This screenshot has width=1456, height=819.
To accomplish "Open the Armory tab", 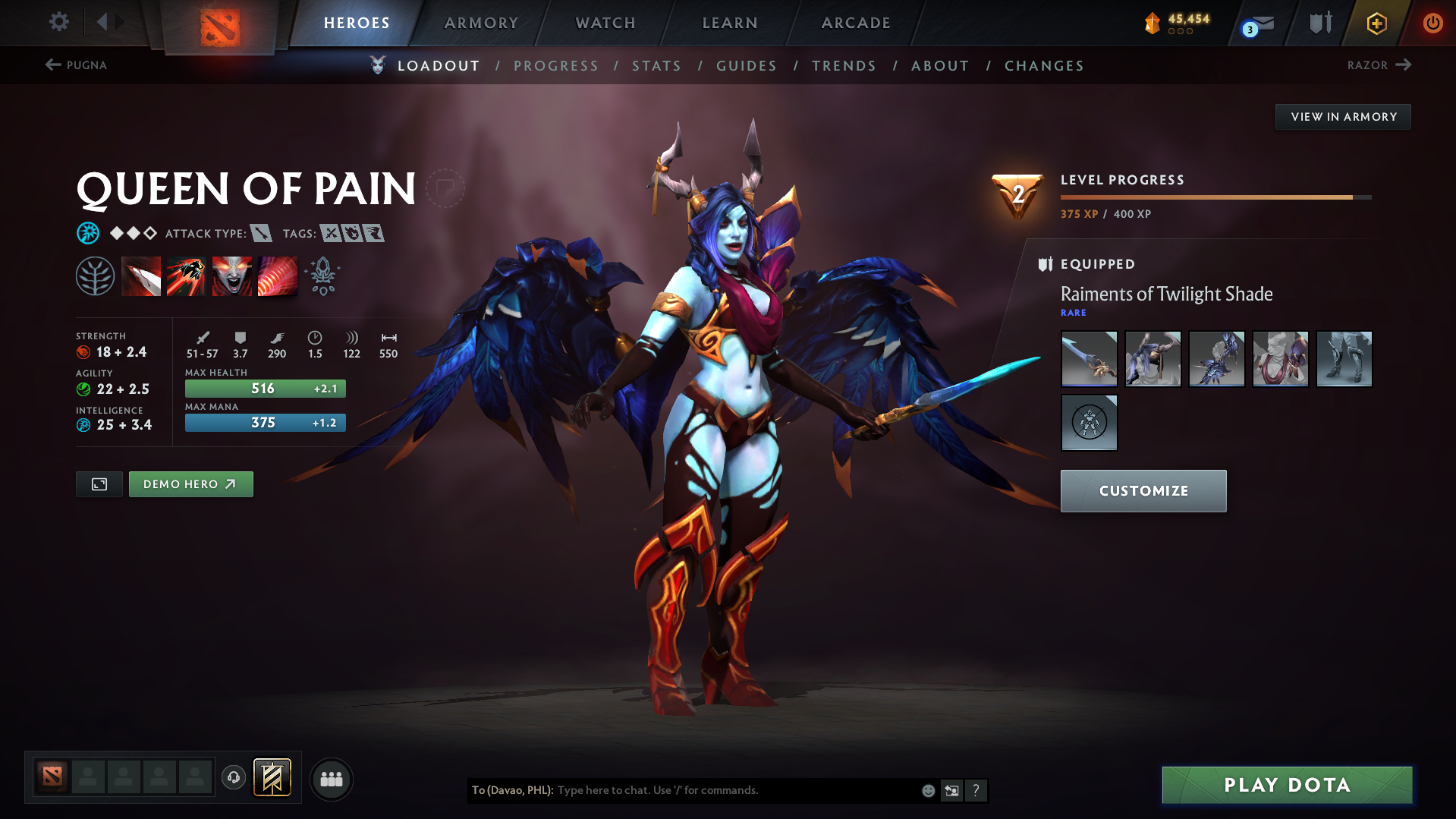I will pos(481,23).
